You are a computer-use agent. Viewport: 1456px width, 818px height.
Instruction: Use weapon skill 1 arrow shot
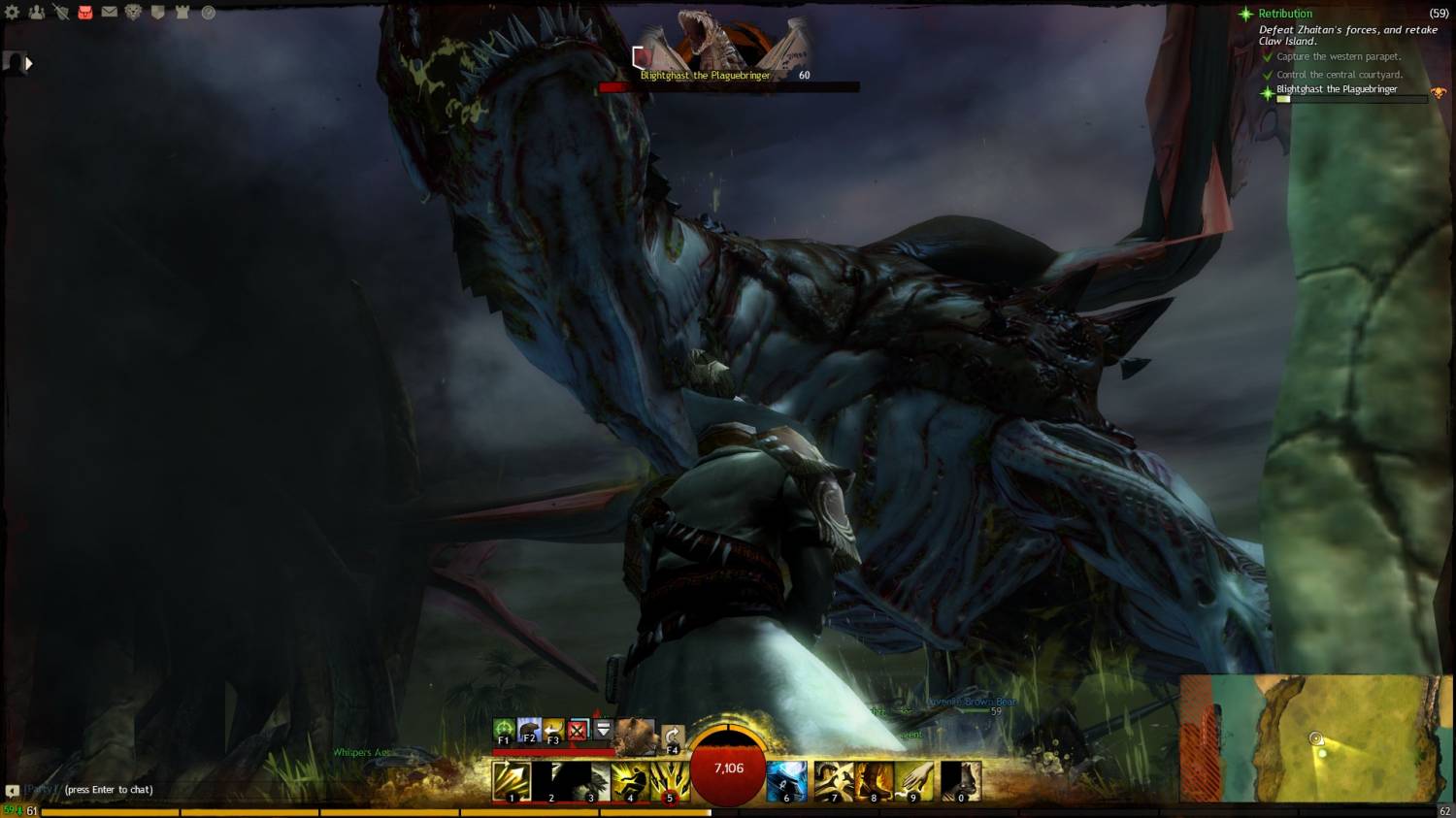[511, 781]
